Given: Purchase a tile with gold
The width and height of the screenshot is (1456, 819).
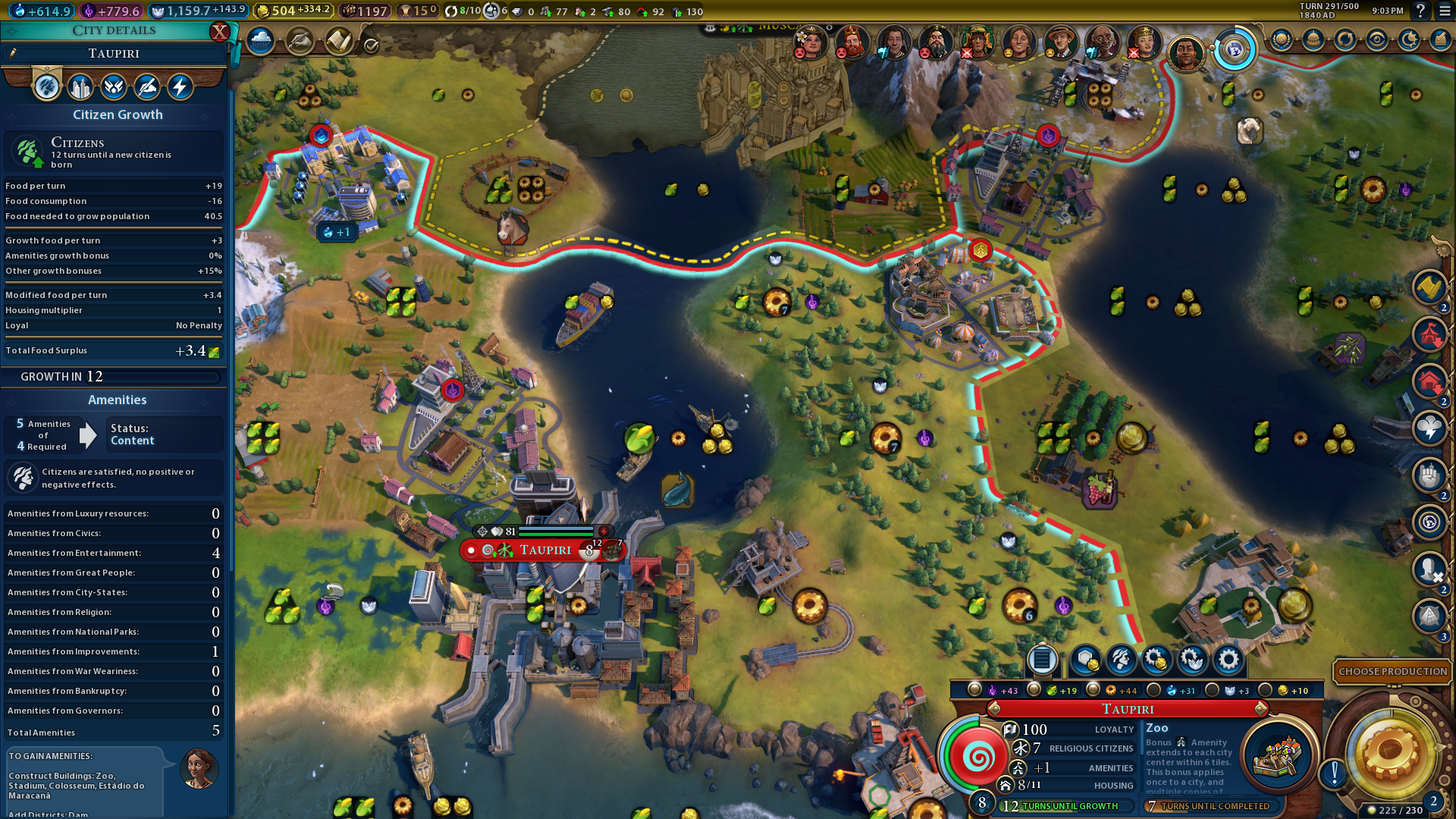Looking at the screenshot, I should pyautogui.click(x=1085, y=660).
